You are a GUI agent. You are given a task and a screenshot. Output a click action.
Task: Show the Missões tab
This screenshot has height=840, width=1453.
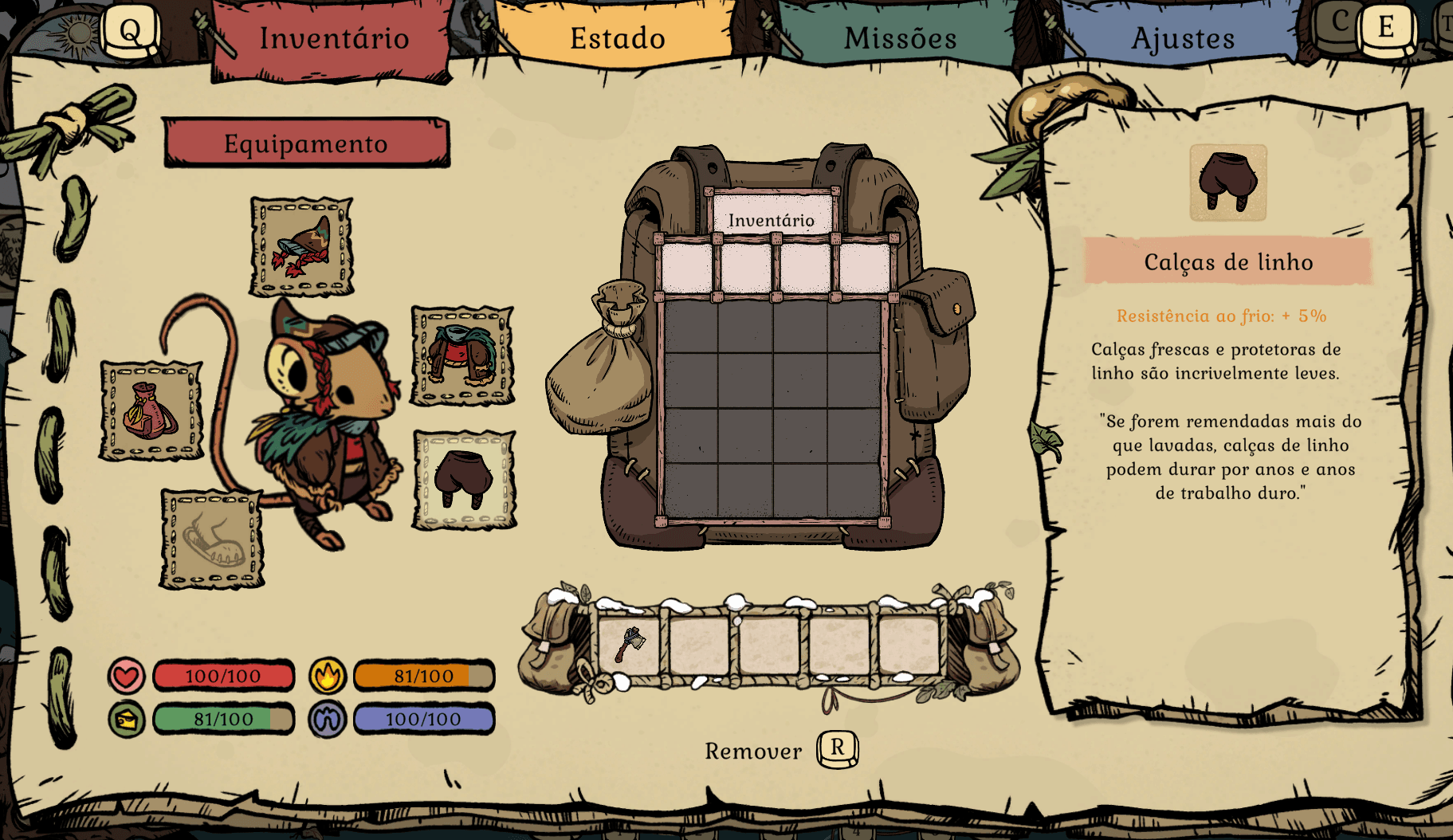point(900,39)
